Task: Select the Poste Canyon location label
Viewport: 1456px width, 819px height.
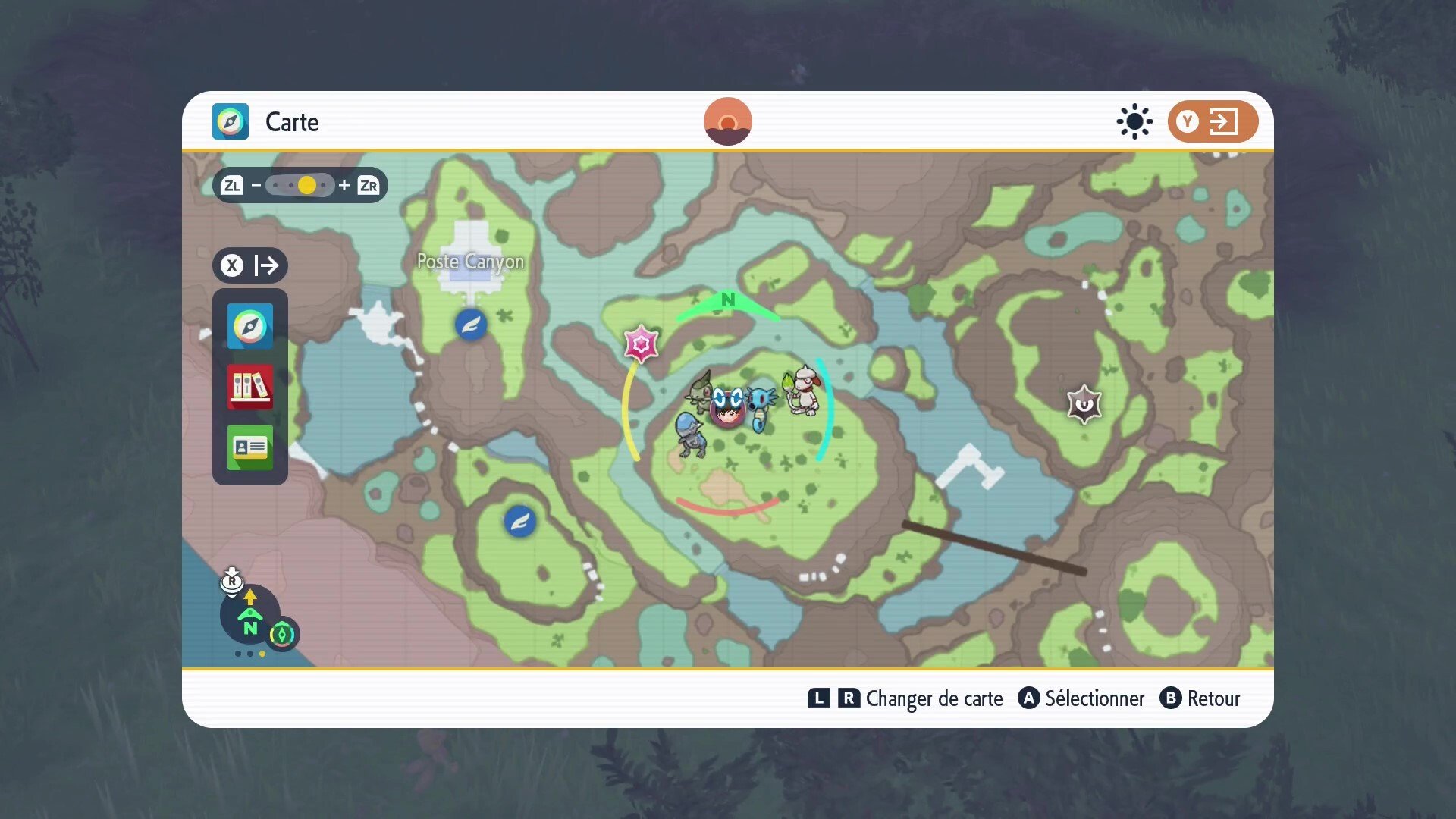Action: click(470, 262)
